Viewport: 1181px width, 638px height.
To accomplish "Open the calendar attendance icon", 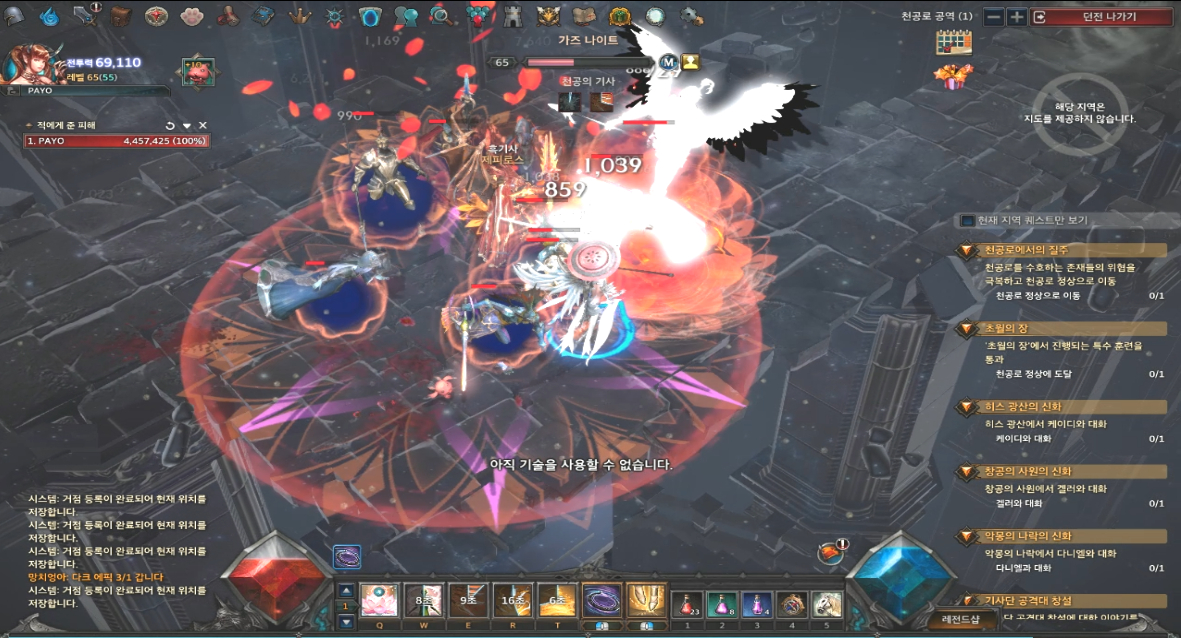I will [953, 42].
